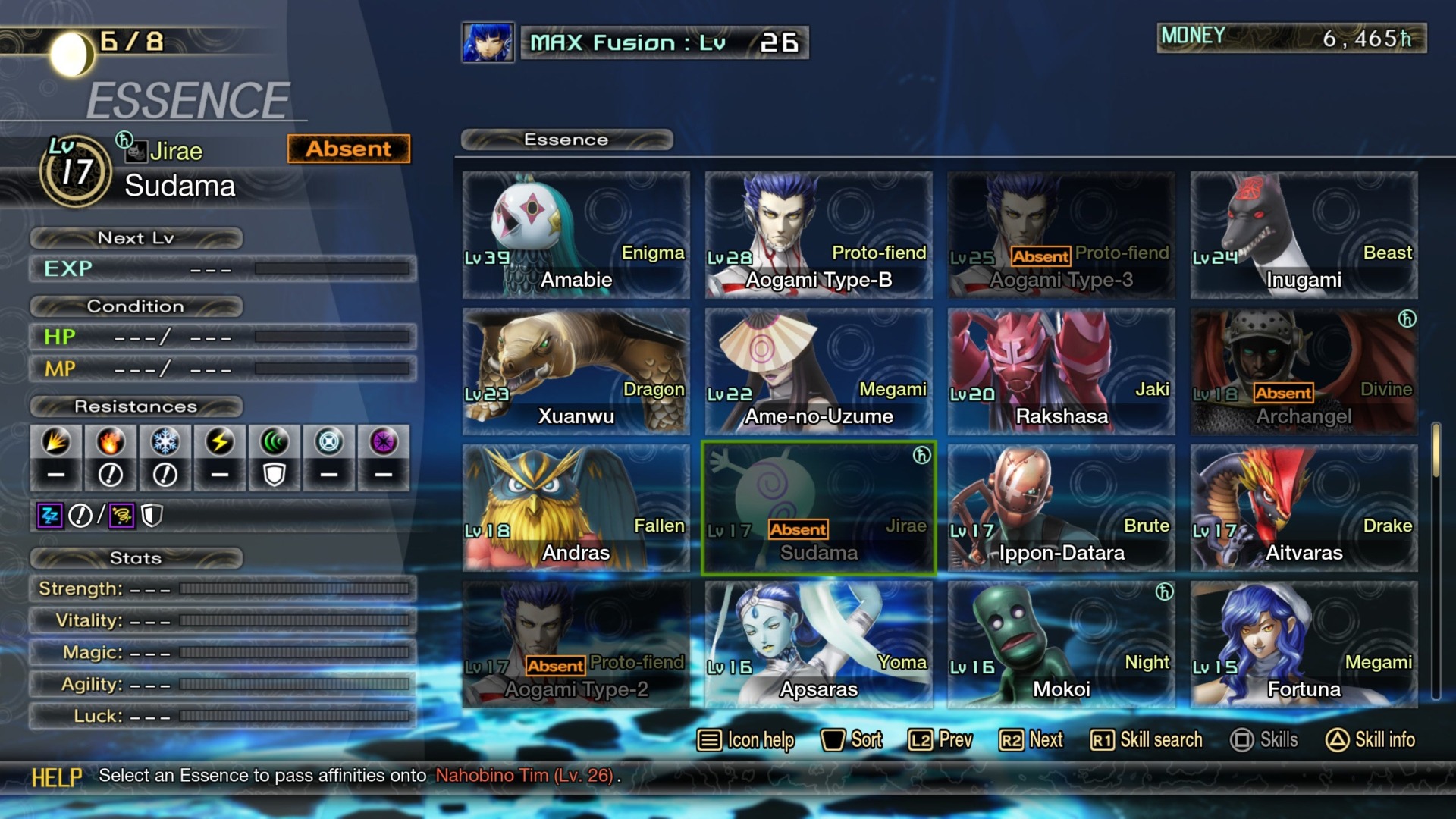Open Sort options for essences
The width and height of the screenshot is (1456, 819).
[x=853, y=740]
